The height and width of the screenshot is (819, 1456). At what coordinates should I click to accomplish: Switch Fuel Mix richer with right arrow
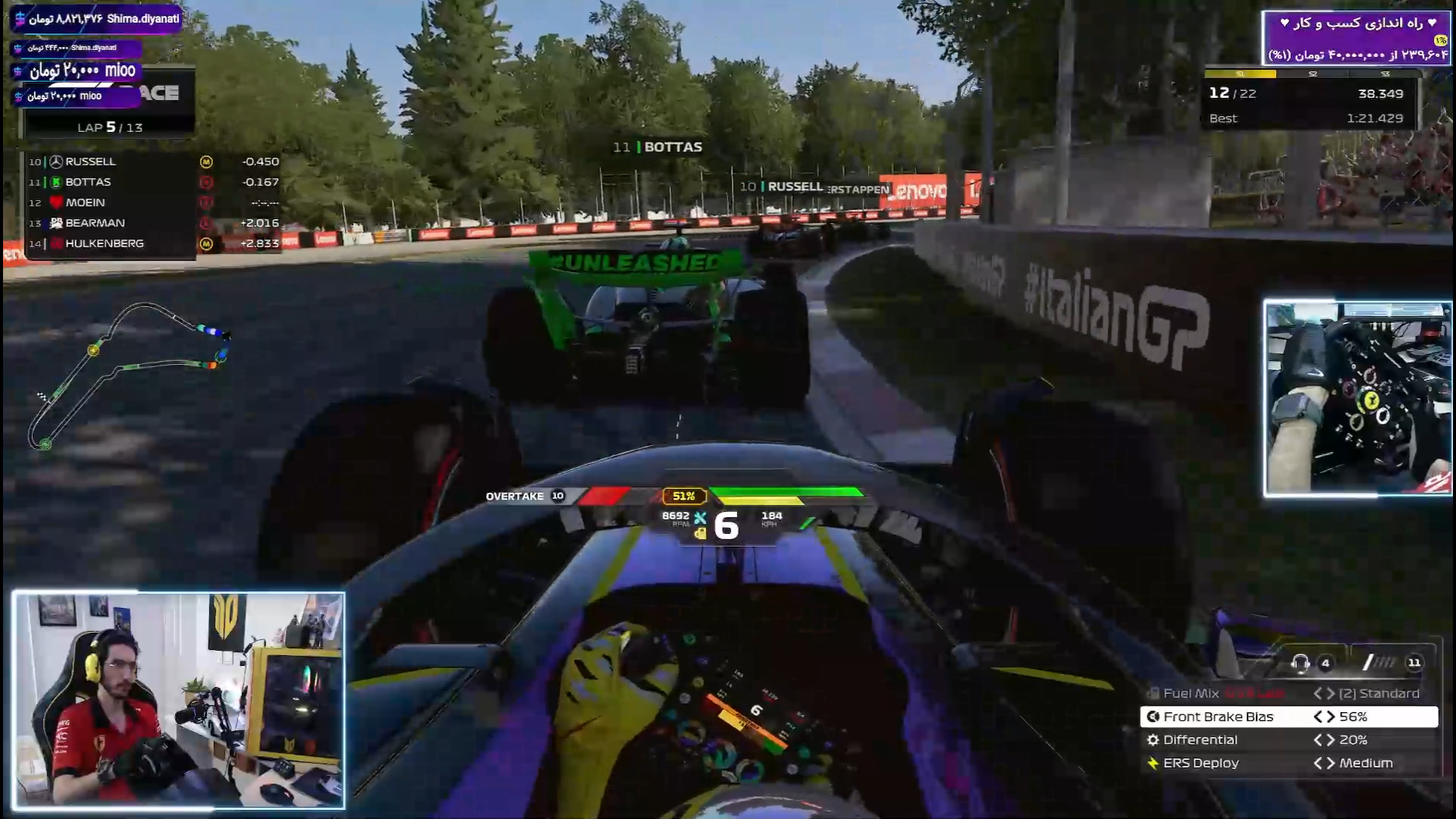(1330, 693)
